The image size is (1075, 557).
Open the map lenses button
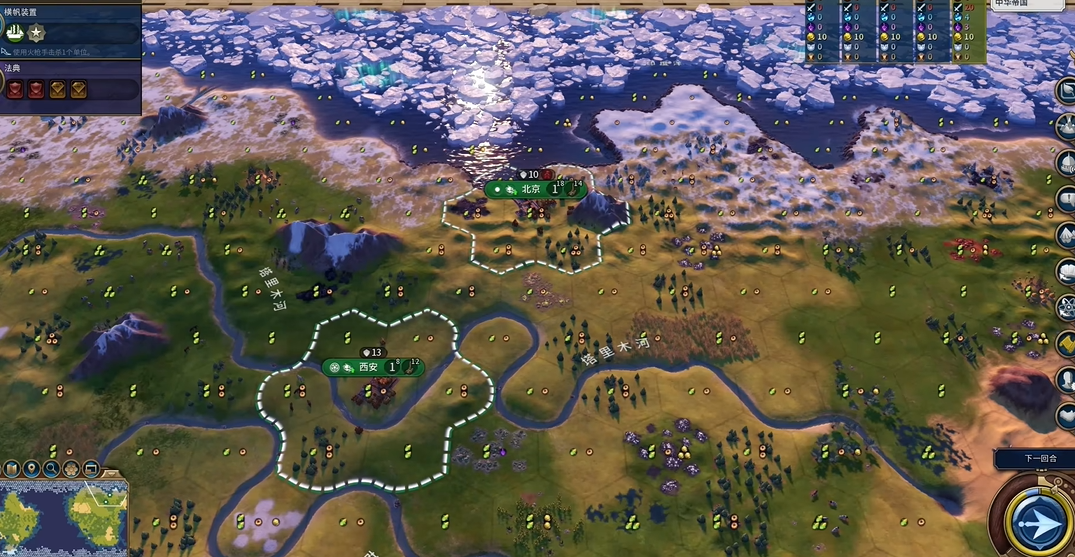tap(12, 469)
